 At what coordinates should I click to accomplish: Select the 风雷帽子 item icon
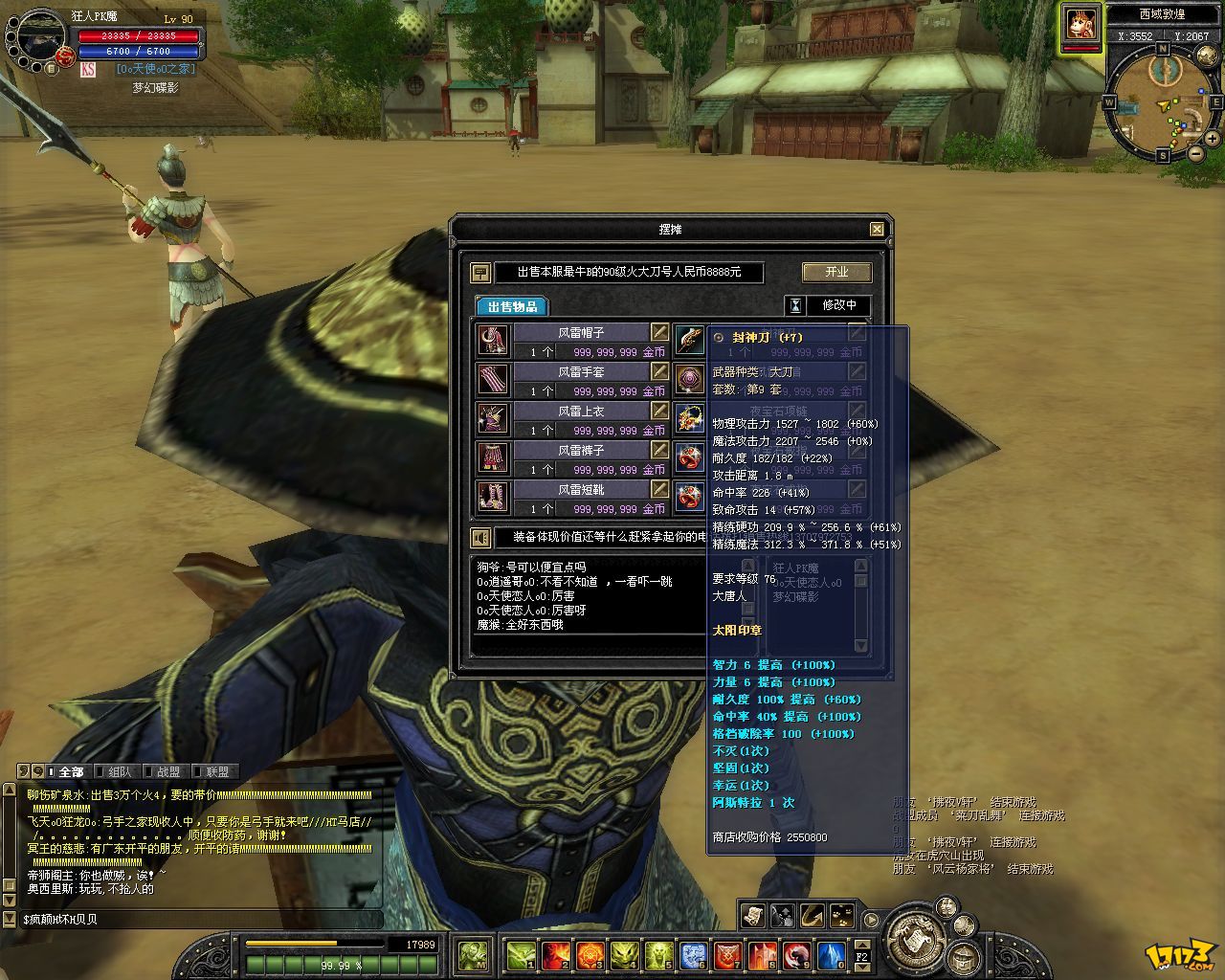pos(494,341)
